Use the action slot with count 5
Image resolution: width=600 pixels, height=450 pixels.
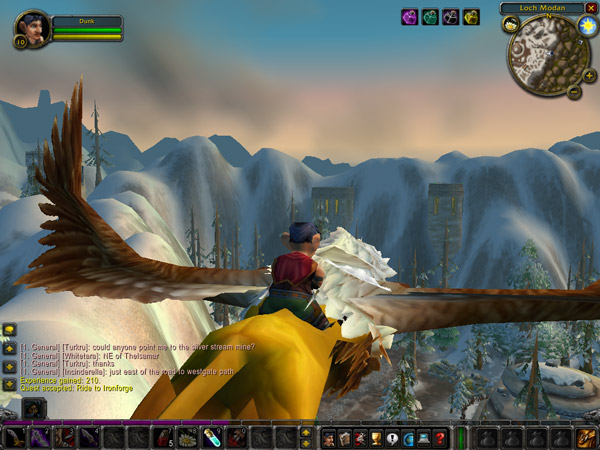[162, 437]
